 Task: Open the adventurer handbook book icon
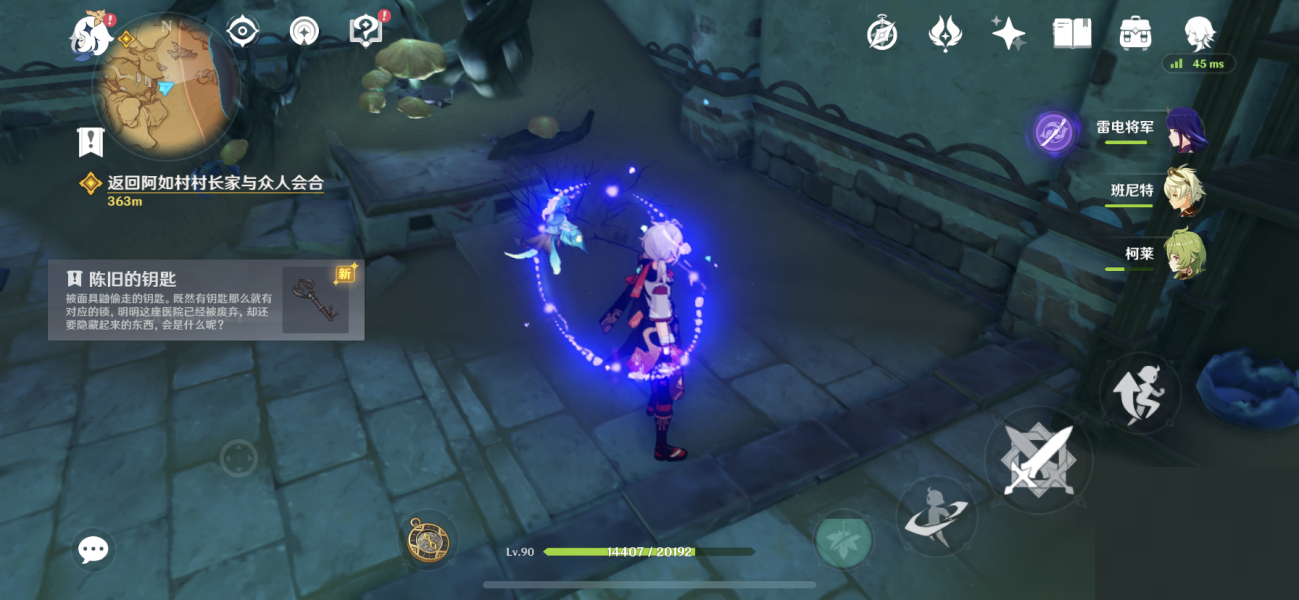click(x=1072, y=34)
